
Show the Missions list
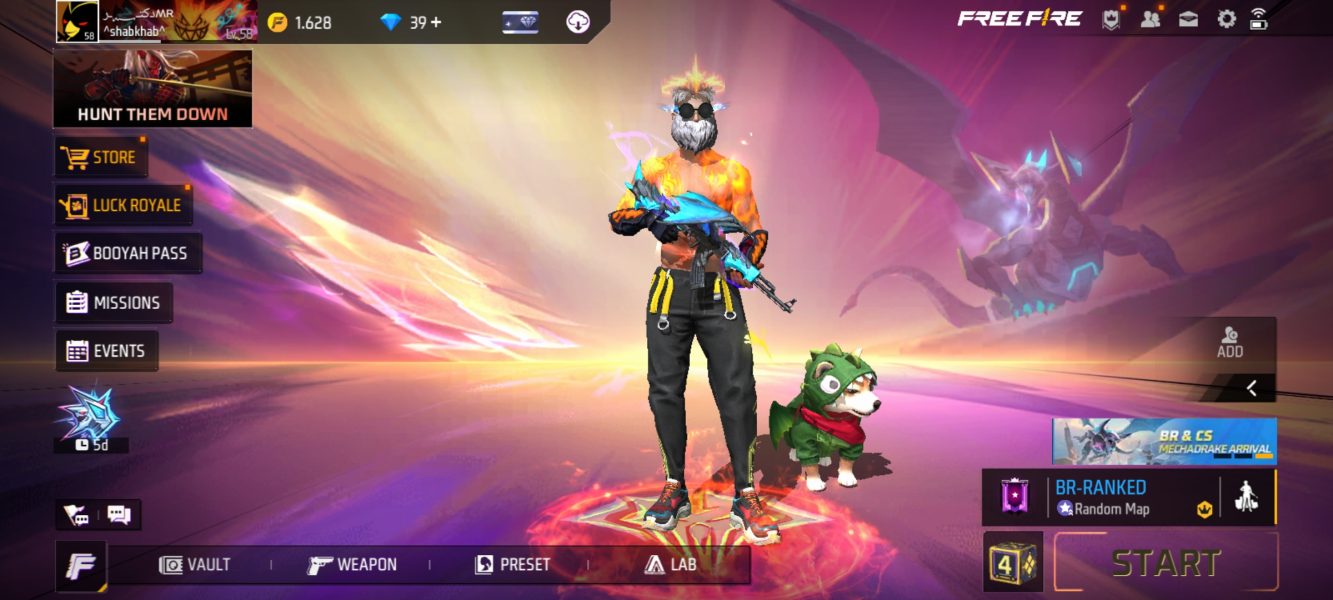(x=113, y=303)
